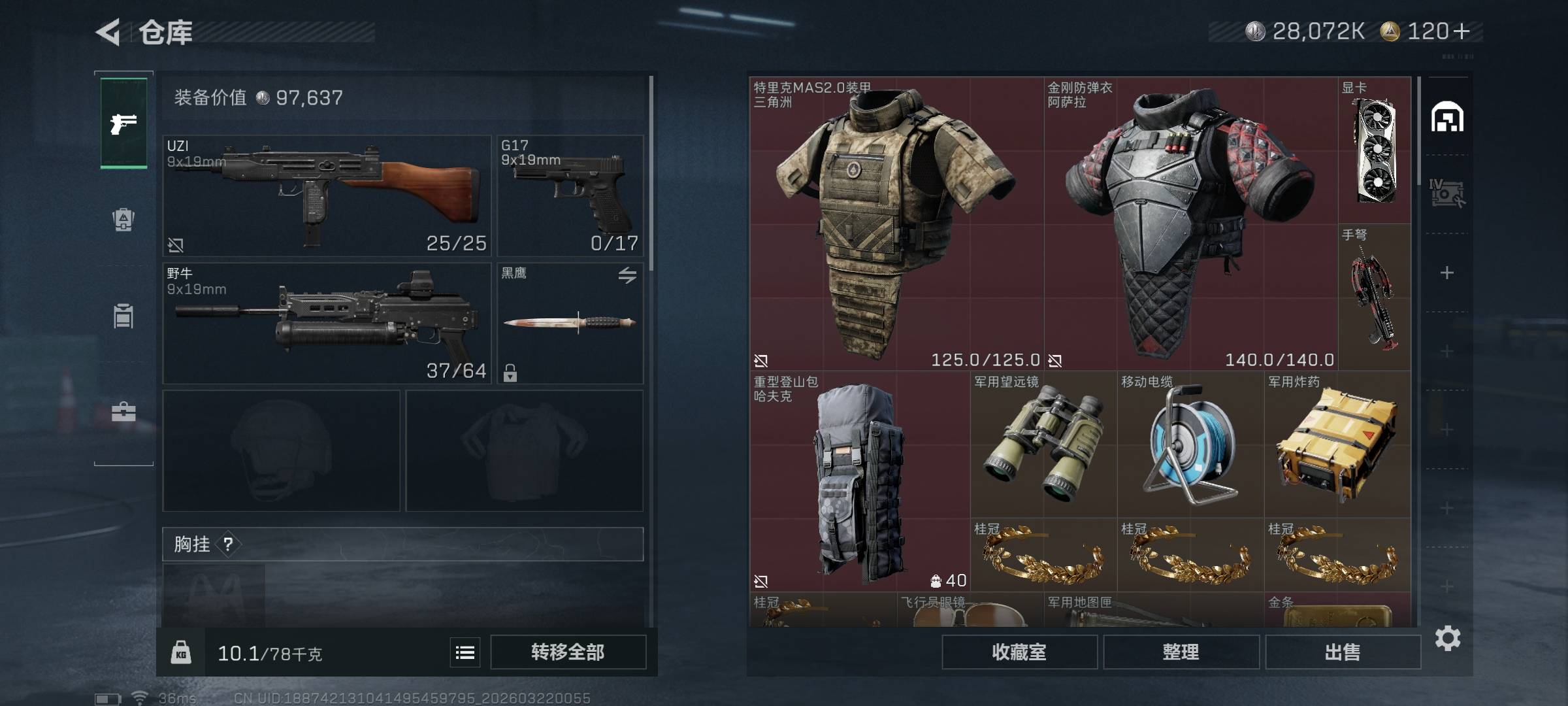Screen dimensions: 1568x706
Task: Select the 重型登山包 backpack item
Action: point(859,481)
